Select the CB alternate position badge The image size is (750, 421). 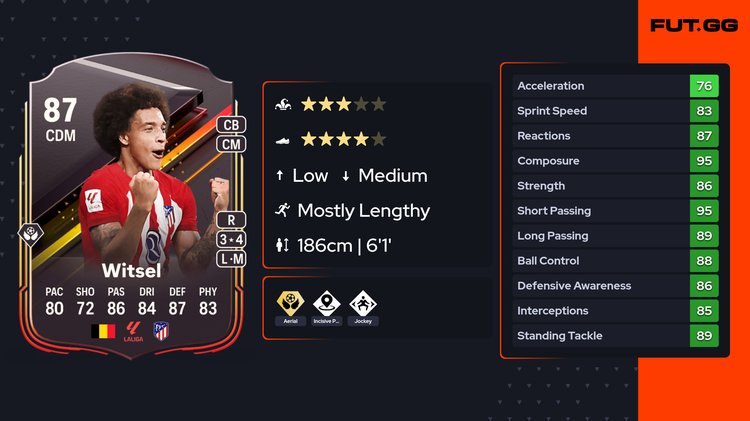coord(229,126)
